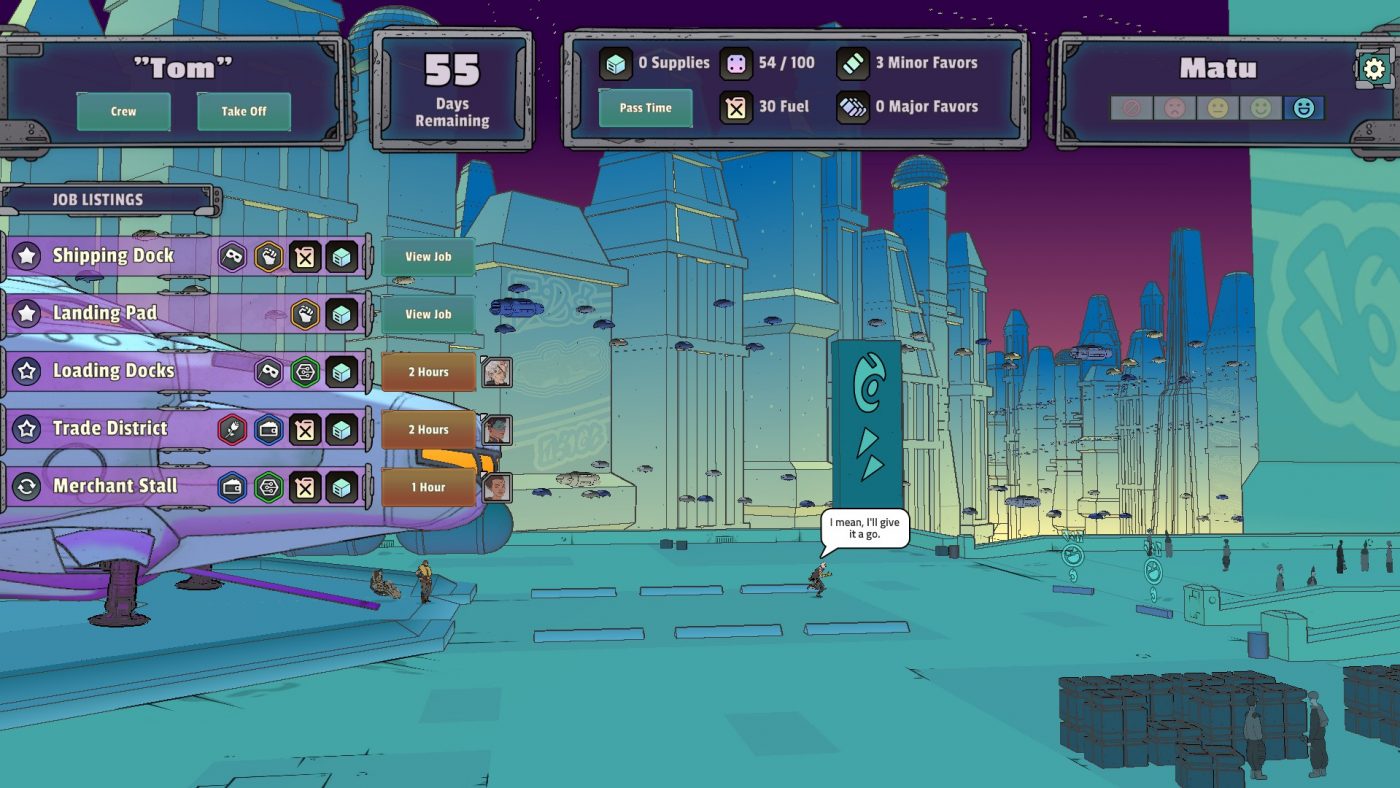Click the fist icon on the Landing Pad listing
1400x788 pixels.
(x=303, y=313)
